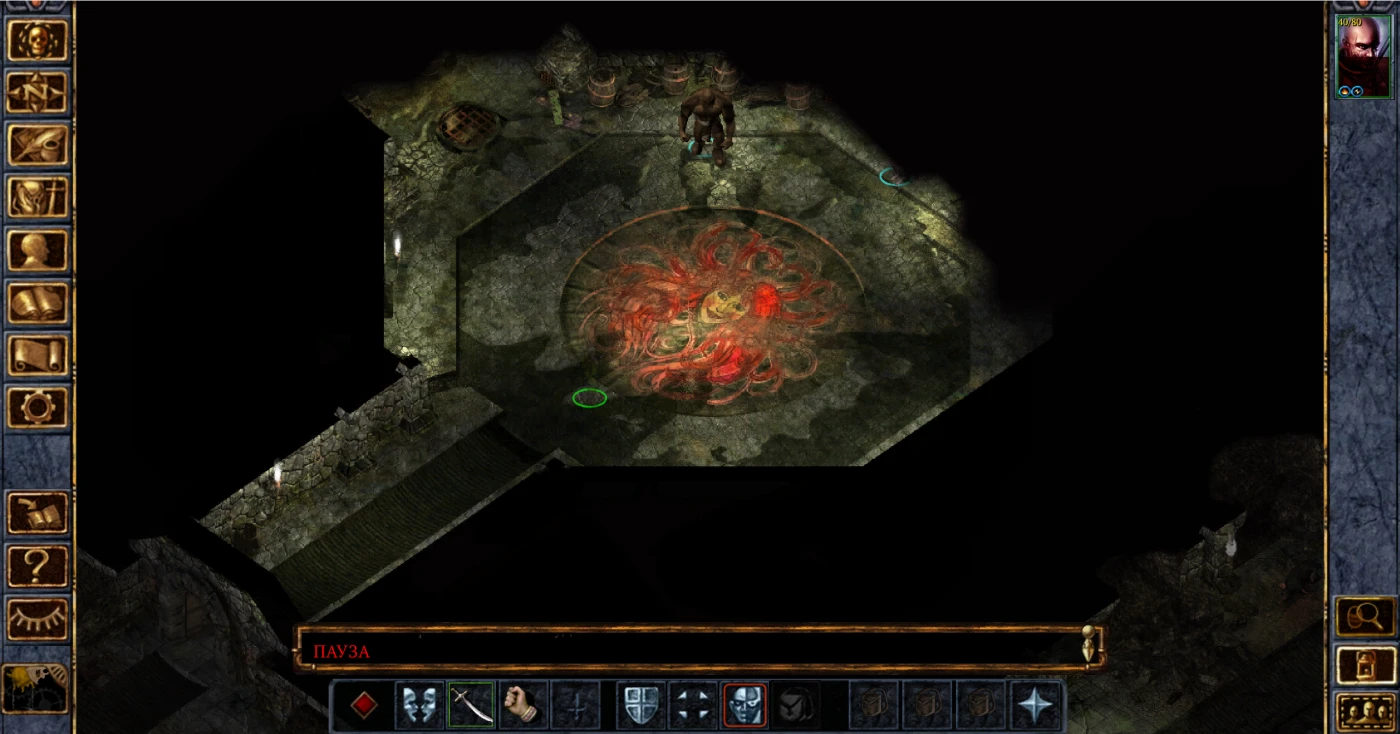The image size is (1400, 734).
Task: Open special abilities star button
Action: tap(1035, 705)
